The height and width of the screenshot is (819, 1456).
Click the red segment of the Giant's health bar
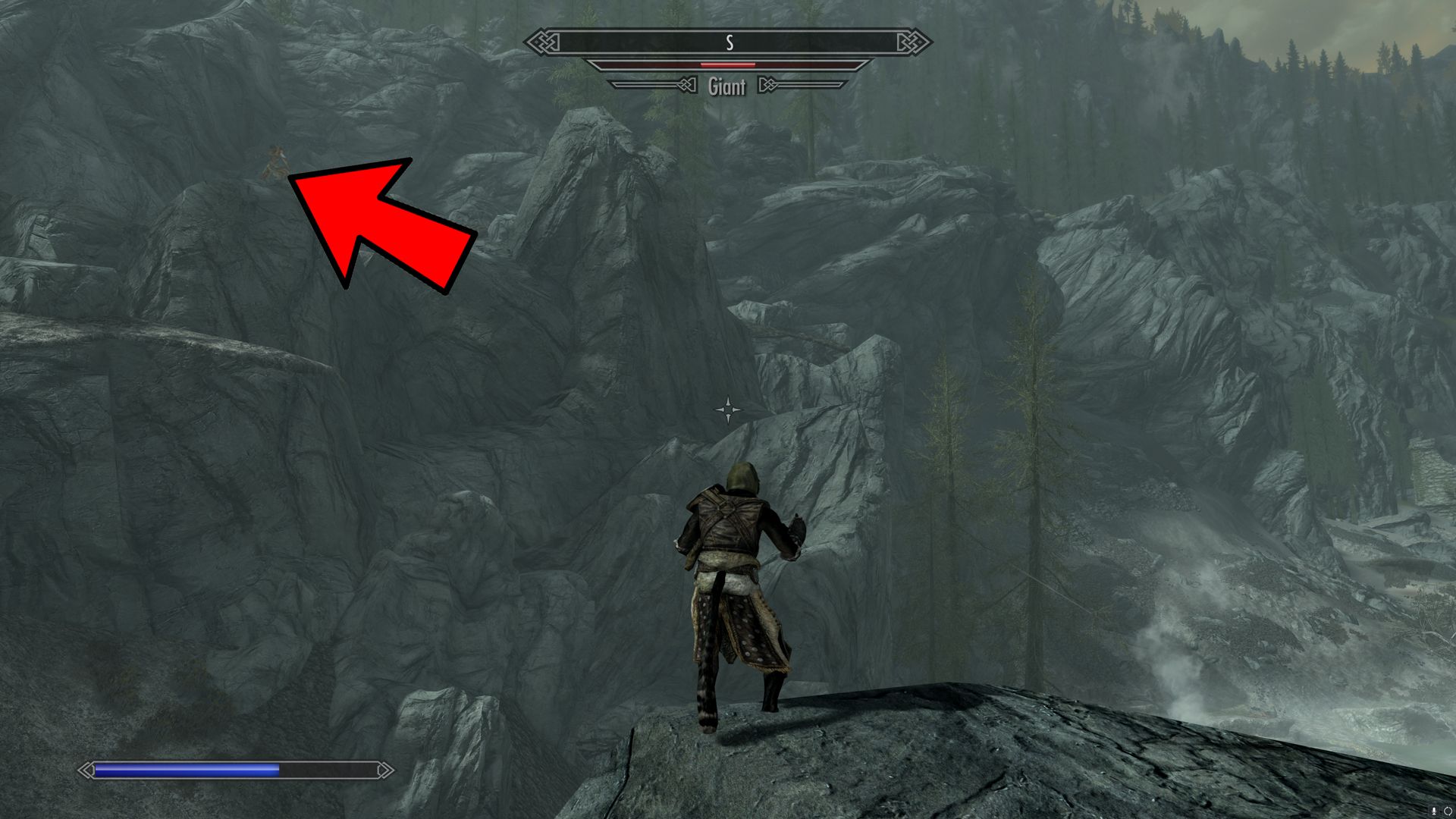click(x=727, y=64)
